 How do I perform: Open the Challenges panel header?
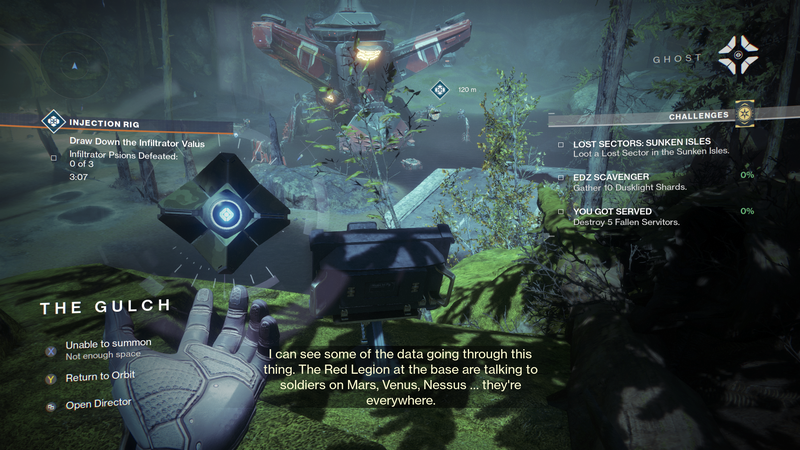700,116
